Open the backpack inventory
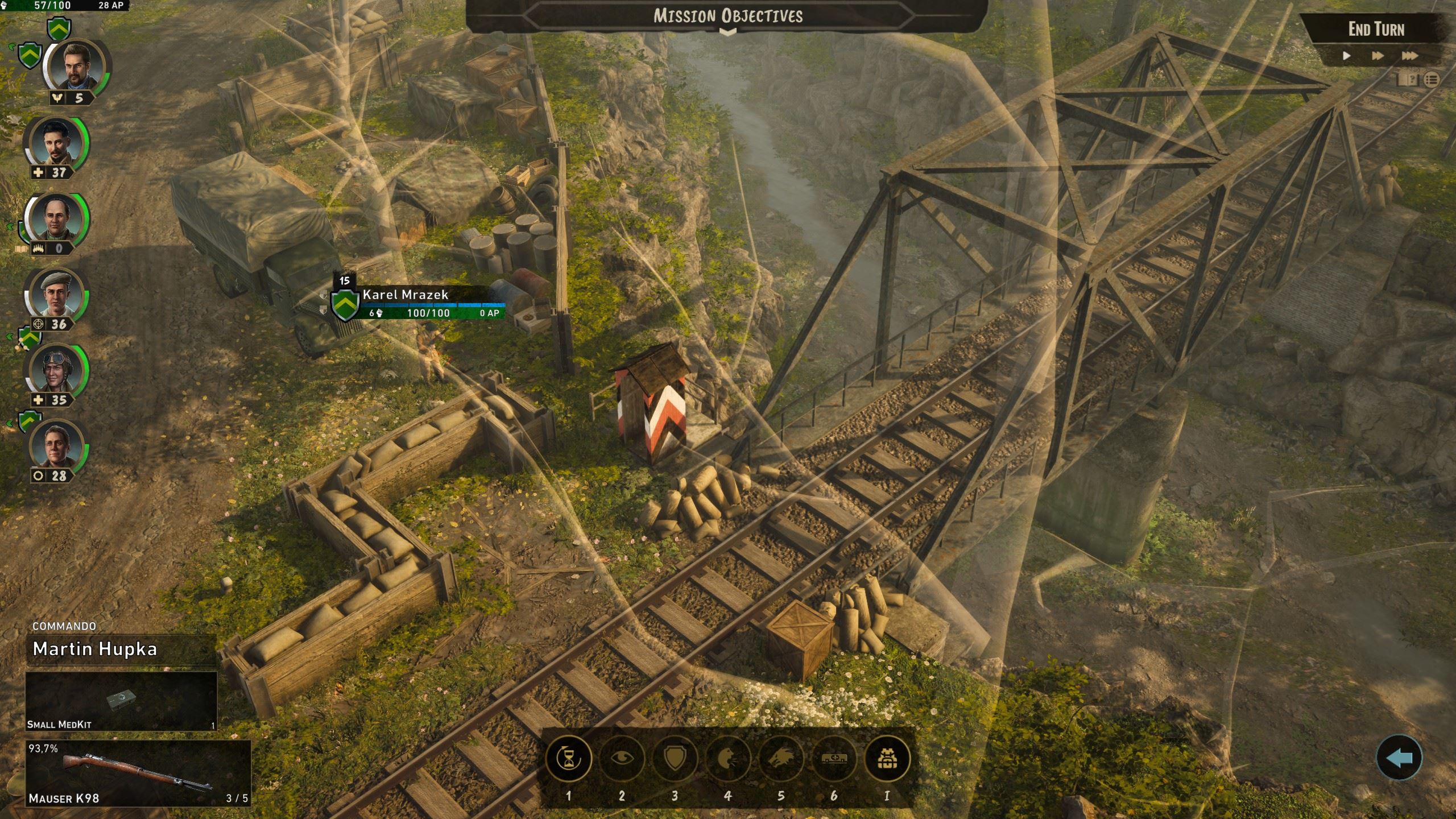This screenshot has width=1456, height=819. click(887, 759)
